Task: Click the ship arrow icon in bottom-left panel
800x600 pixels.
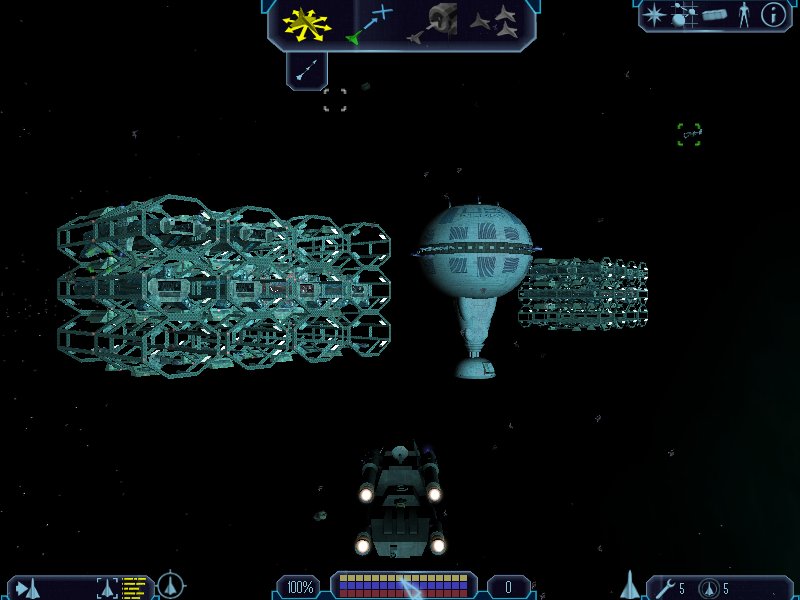Action: tap(27, 587)
